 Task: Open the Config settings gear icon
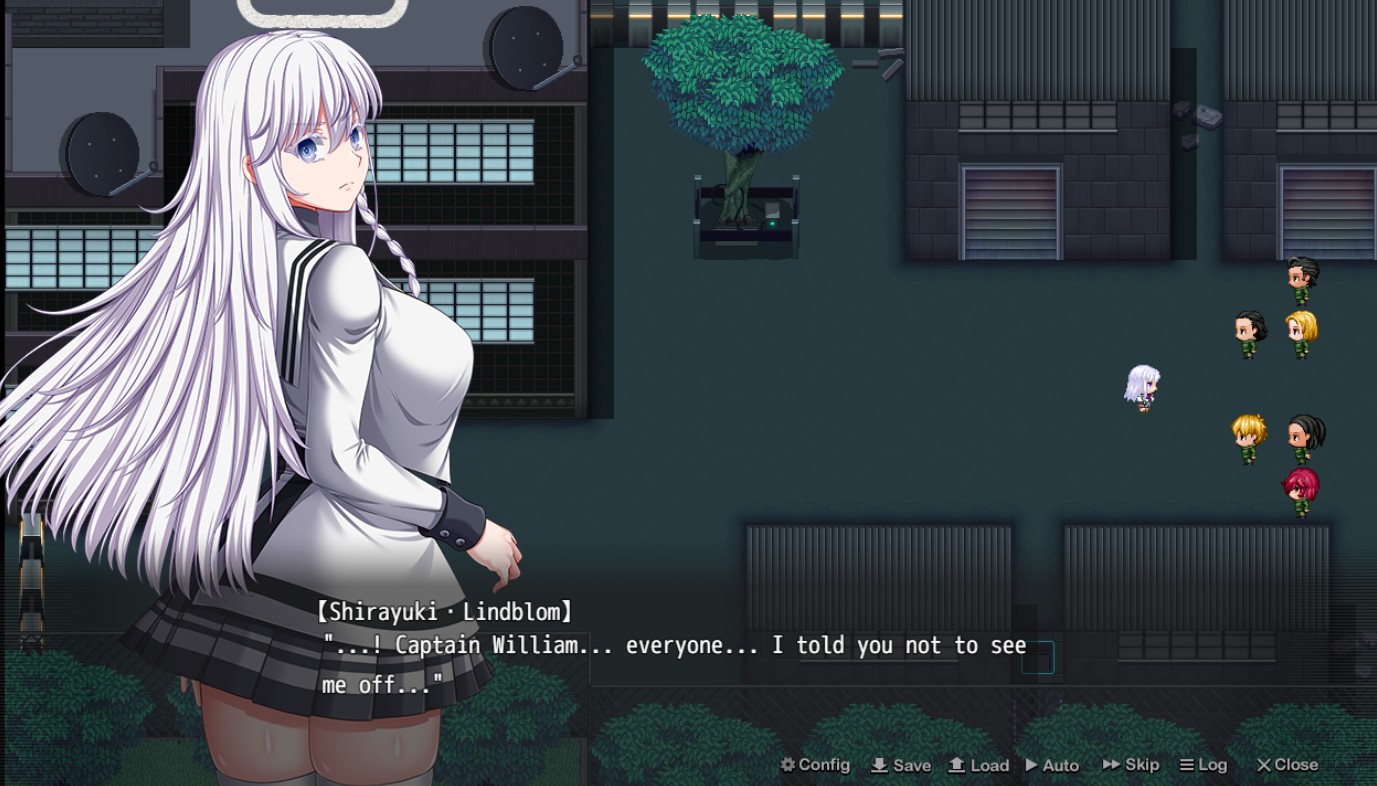click(787, 765)
